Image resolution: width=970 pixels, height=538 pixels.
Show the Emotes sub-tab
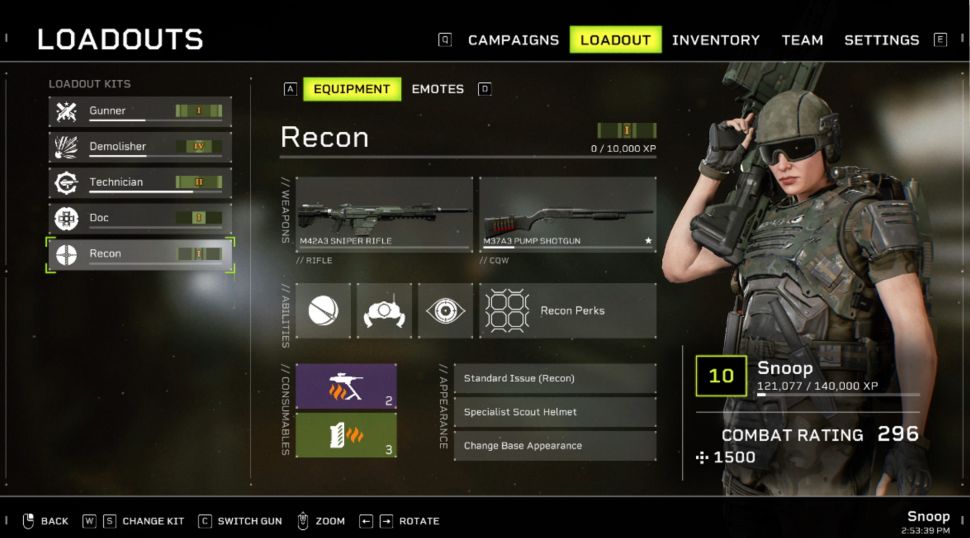click(x=437, y=89)
